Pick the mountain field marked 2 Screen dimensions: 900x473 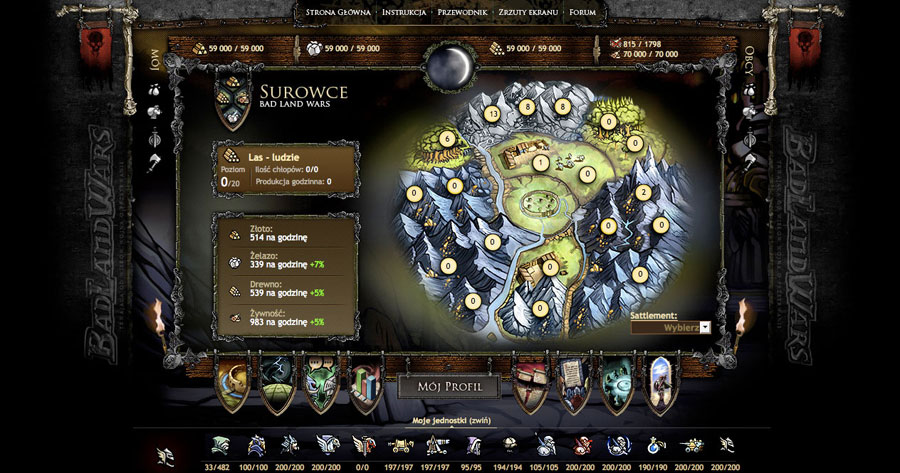tap(643, 192)
